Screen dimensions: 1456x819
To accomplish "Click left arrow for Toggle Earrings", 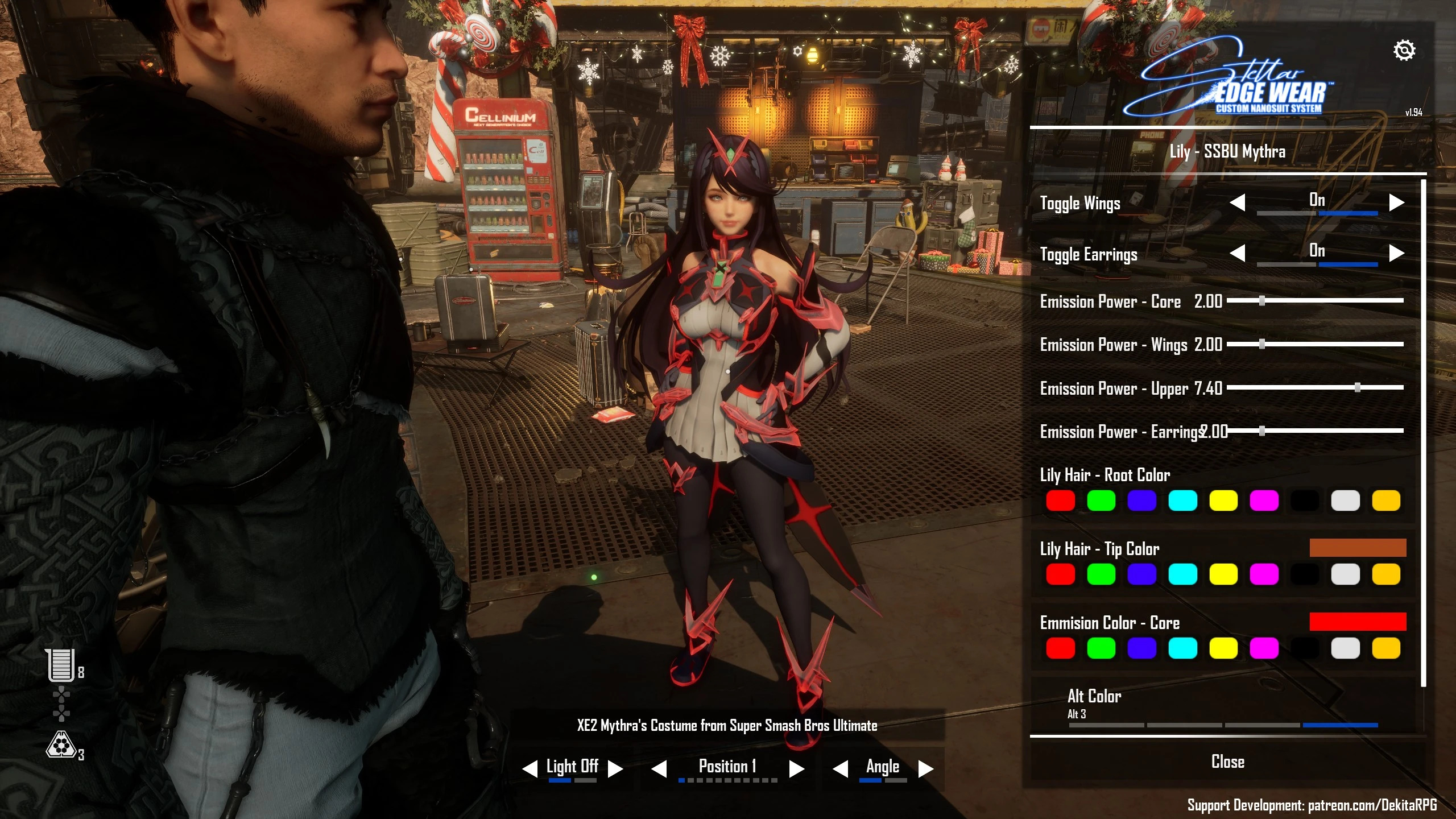I will pos(1238,253).
